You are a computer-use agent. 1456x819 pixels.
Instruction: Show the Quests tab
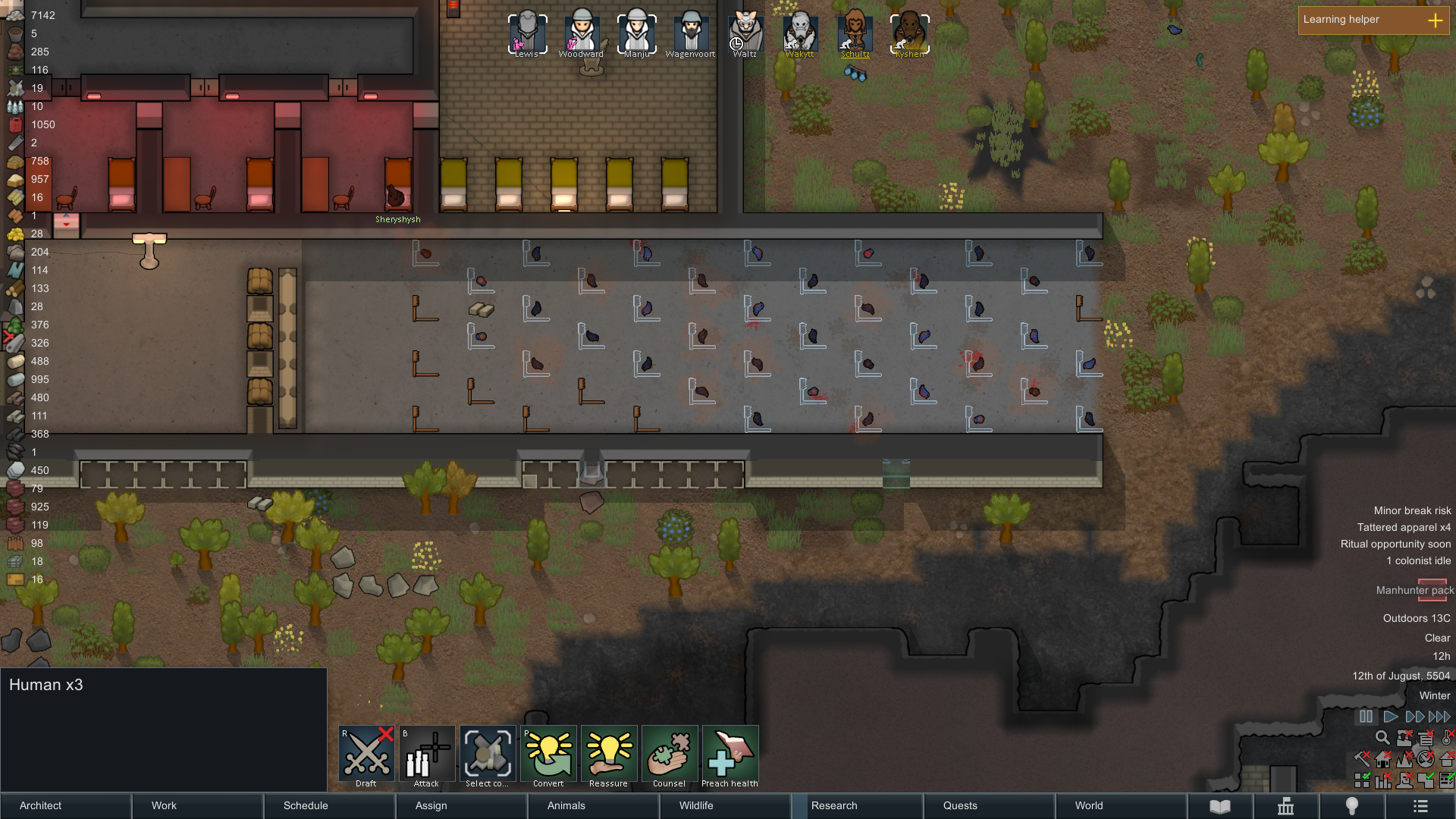coord(989,805)
